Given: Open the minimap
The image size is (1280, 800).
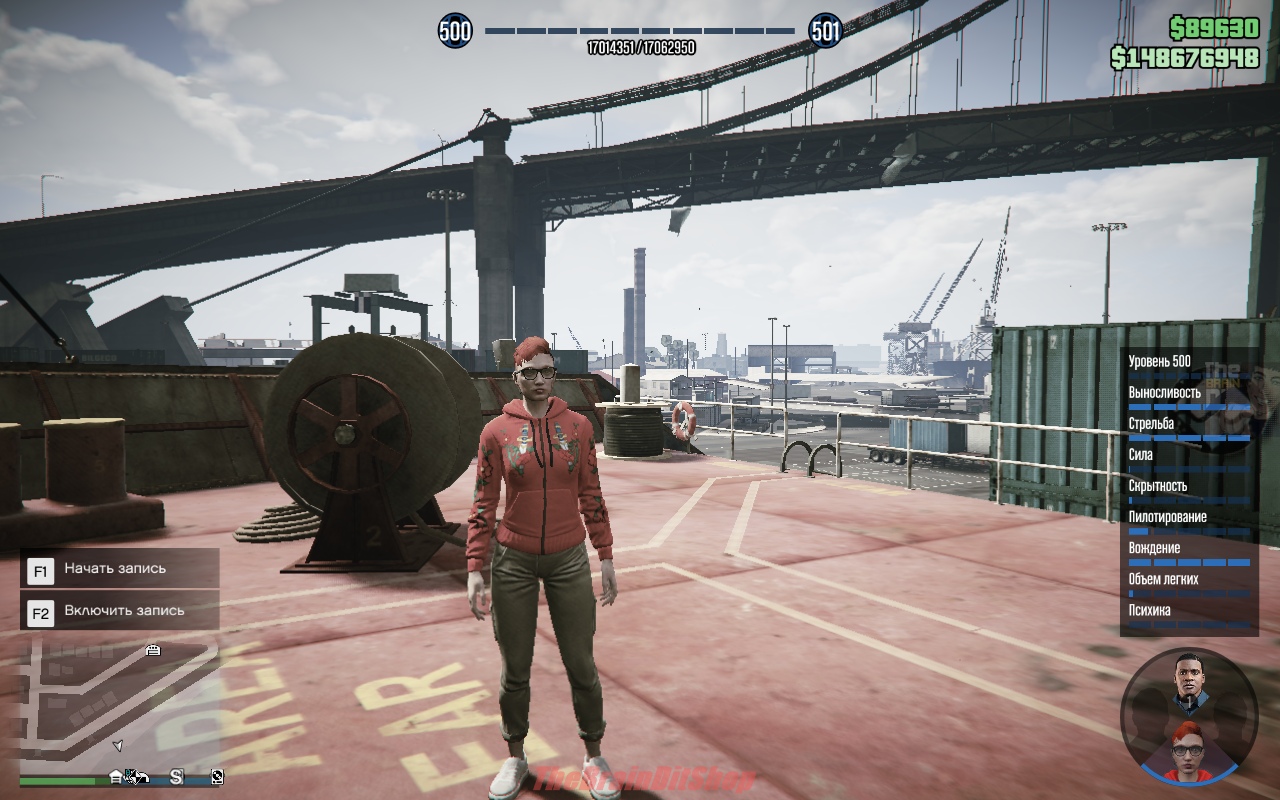Looking at the screenshot, I should (x=118, y=705).
